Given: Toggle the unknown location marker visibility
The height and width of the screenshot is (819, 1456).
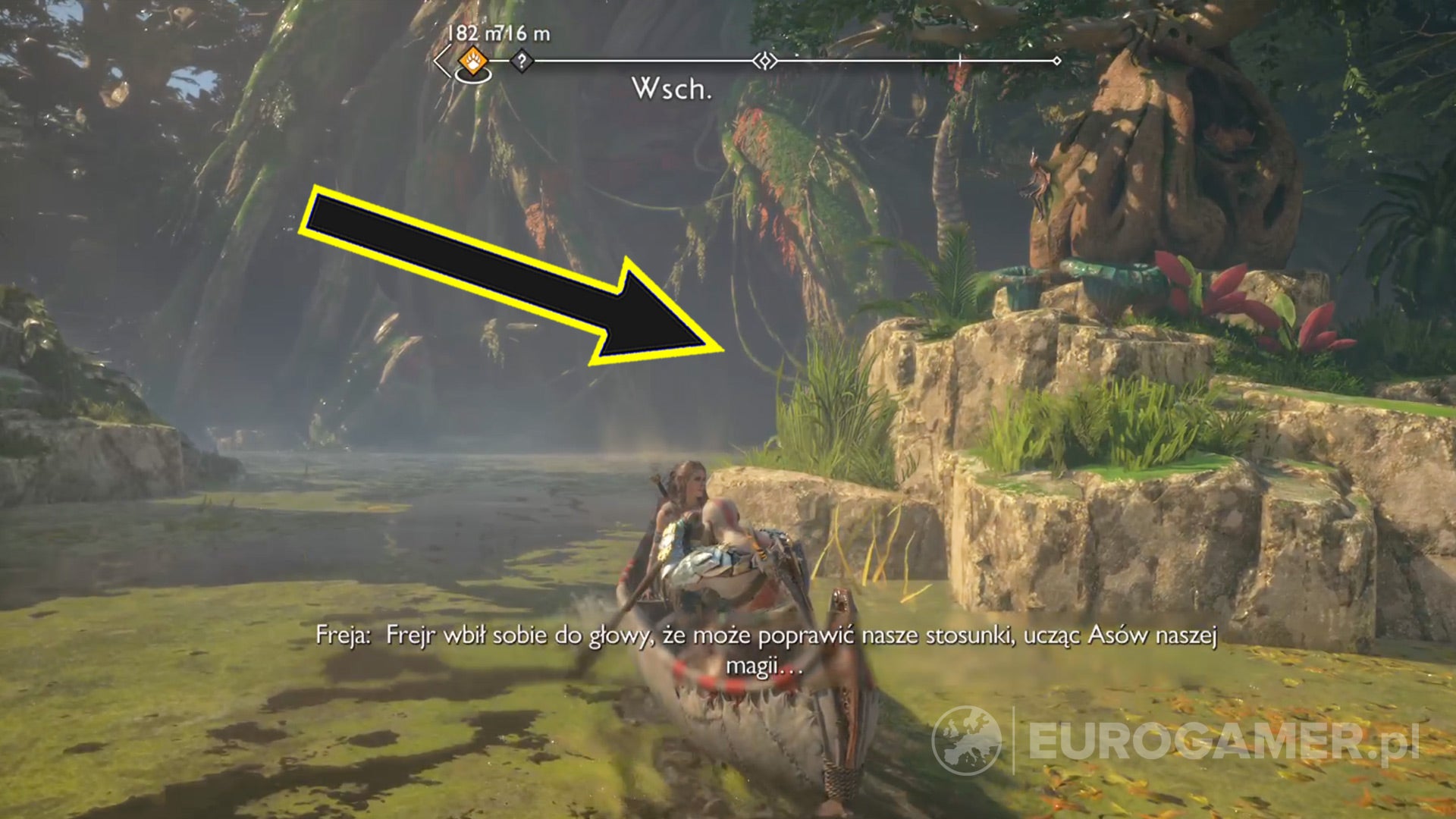Looking at the screenshot, I should pyautogui.click(x=522, y=59).
